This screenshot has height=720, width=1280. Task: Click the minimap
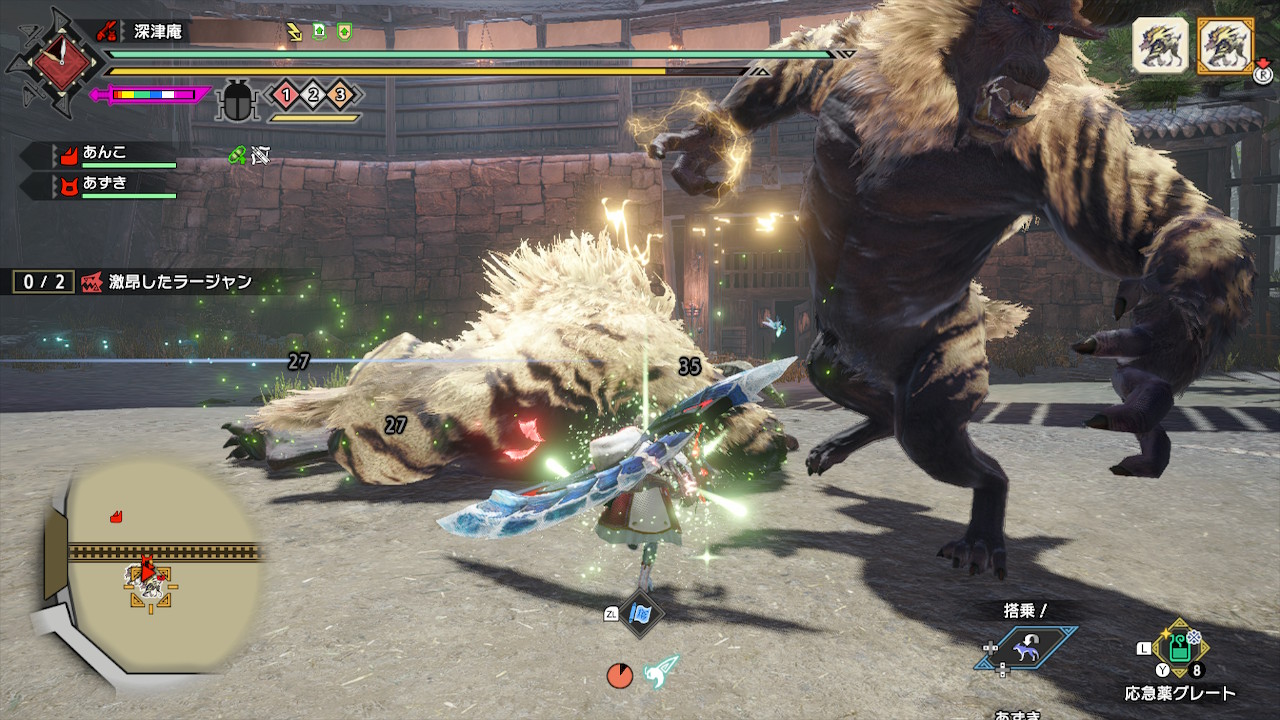(150, 565)
